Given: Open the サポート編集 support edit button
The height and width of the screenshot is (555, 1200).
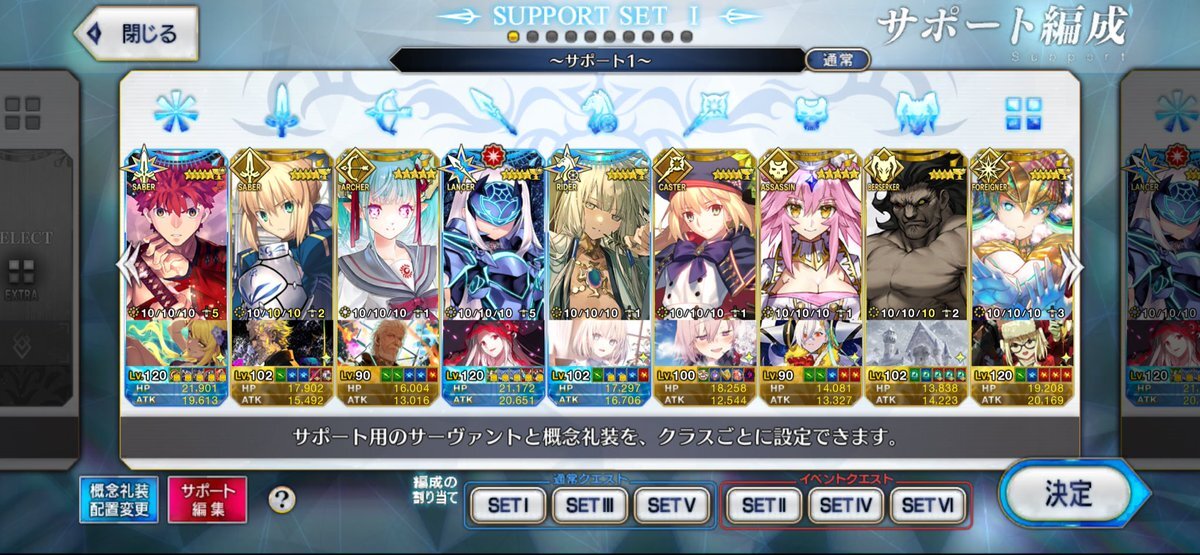Looking at the screenshot, I should [207, 499].
